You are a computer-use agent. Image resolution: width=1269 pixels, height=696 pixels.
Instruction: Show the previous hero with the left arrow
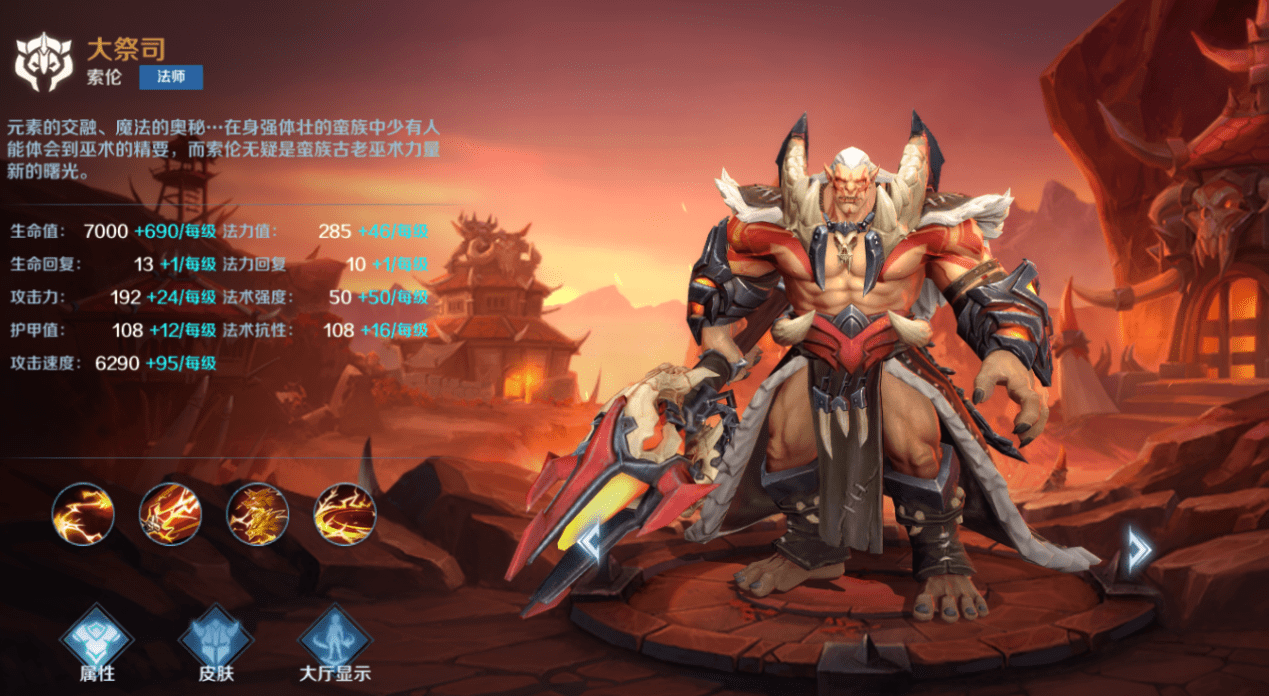click(590, 541)
